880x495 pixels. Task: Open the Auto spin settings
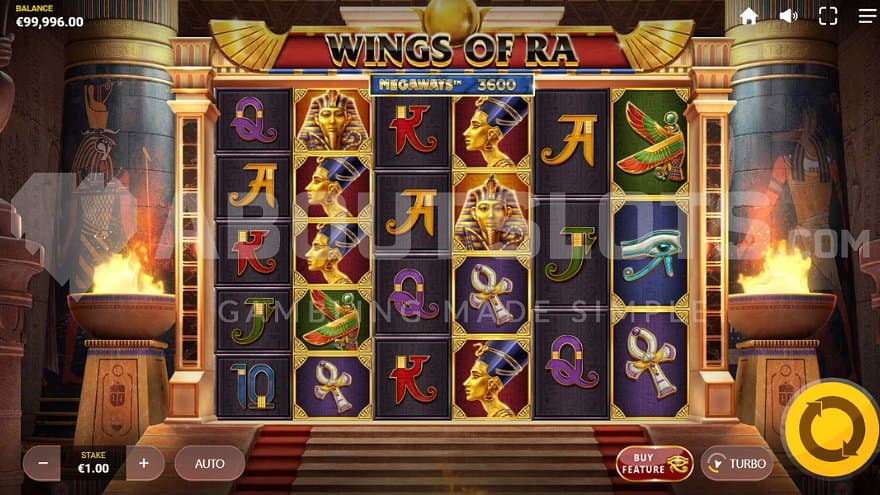(209, 463)
